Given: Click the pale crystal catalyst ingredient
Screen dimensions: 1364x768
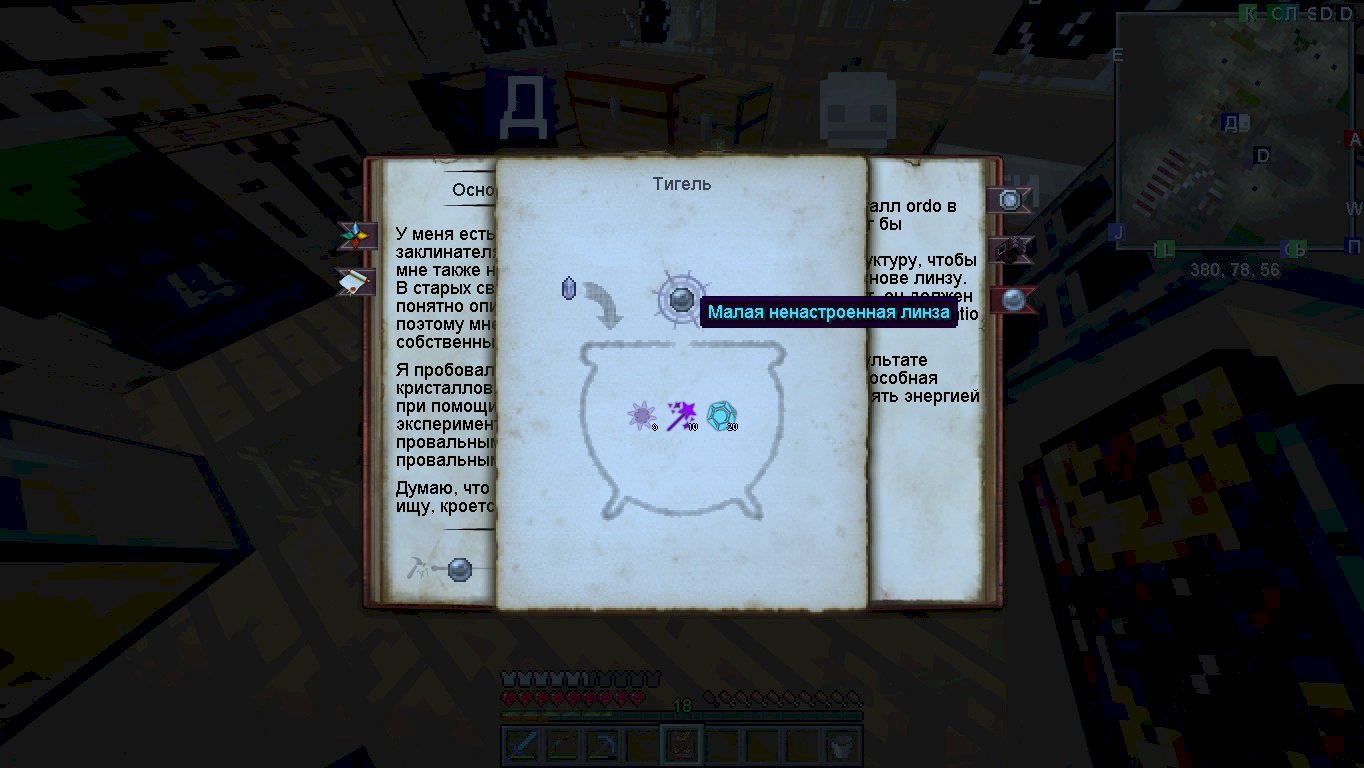Looking at the screenshot, I should click(569, 289).
